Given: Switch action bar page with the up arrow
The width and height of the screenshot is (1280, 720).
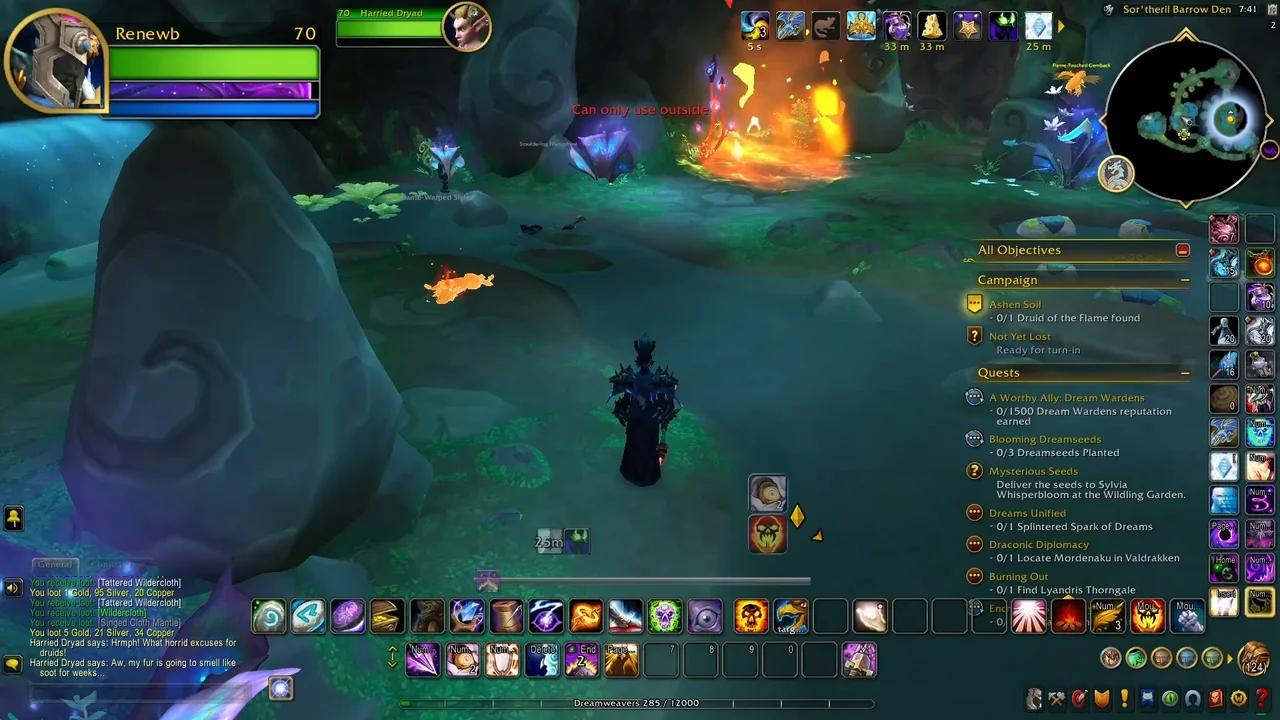Looking at the screenshot, I should (393, 651).
